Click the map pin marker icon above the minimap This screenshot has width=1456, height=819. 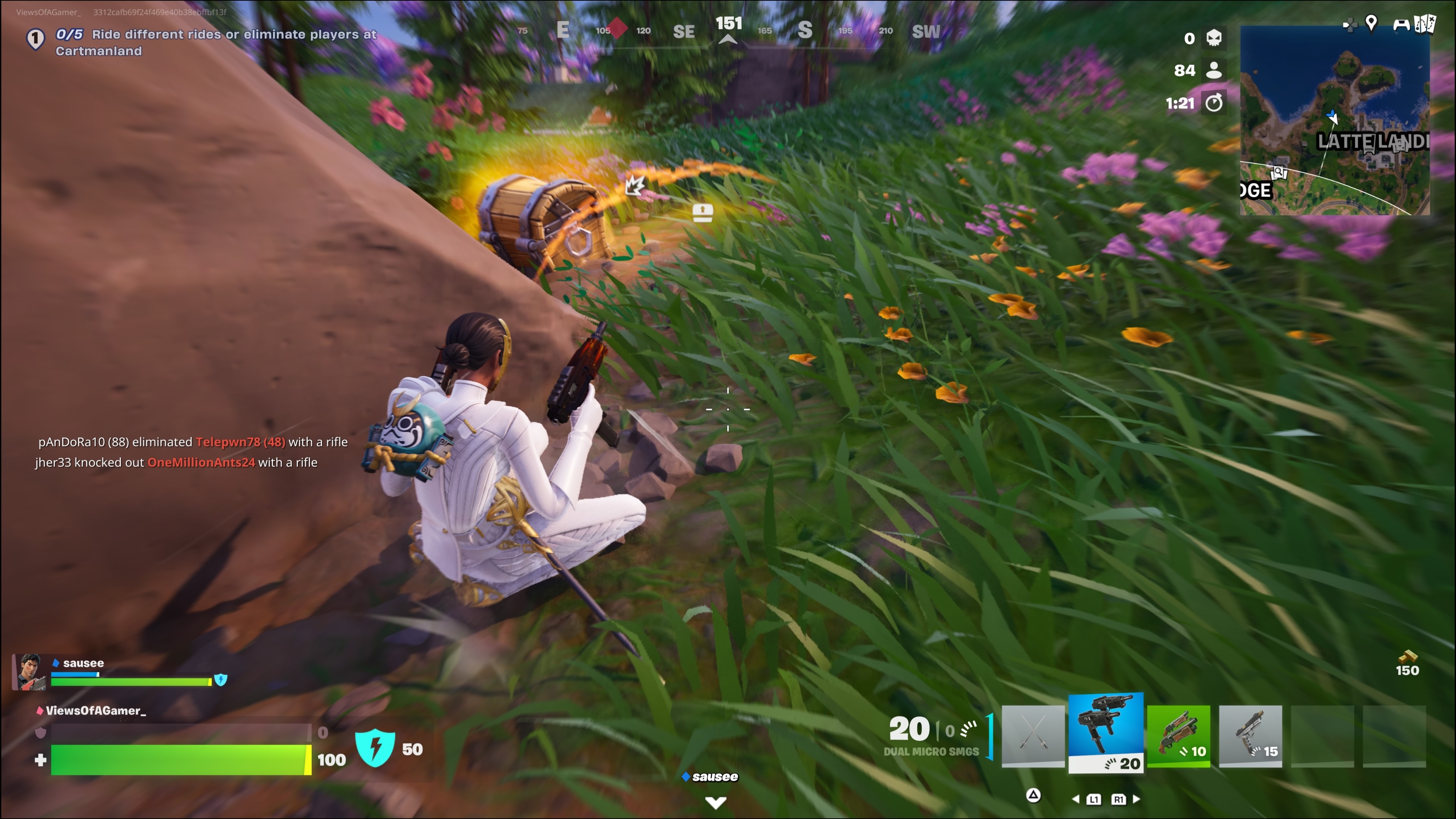click(x=1371, y=23)
